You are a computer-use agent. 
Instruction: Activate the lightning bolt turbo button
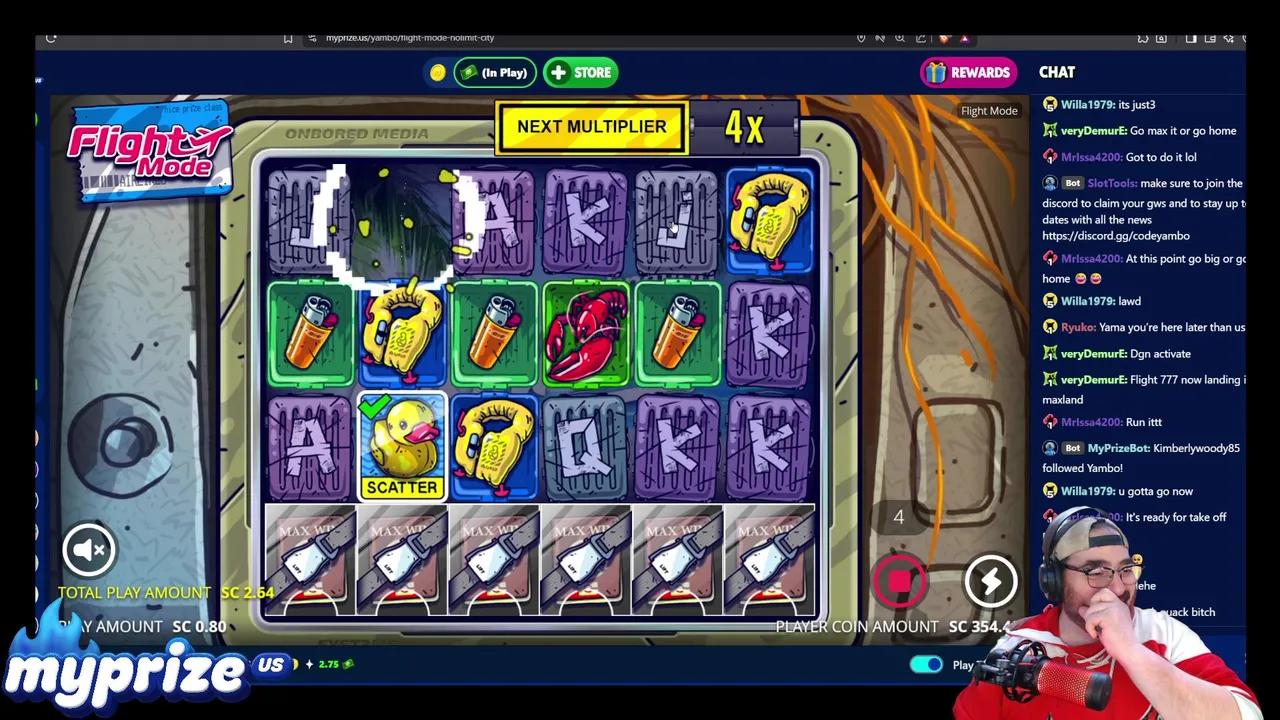tap(990, 580)
